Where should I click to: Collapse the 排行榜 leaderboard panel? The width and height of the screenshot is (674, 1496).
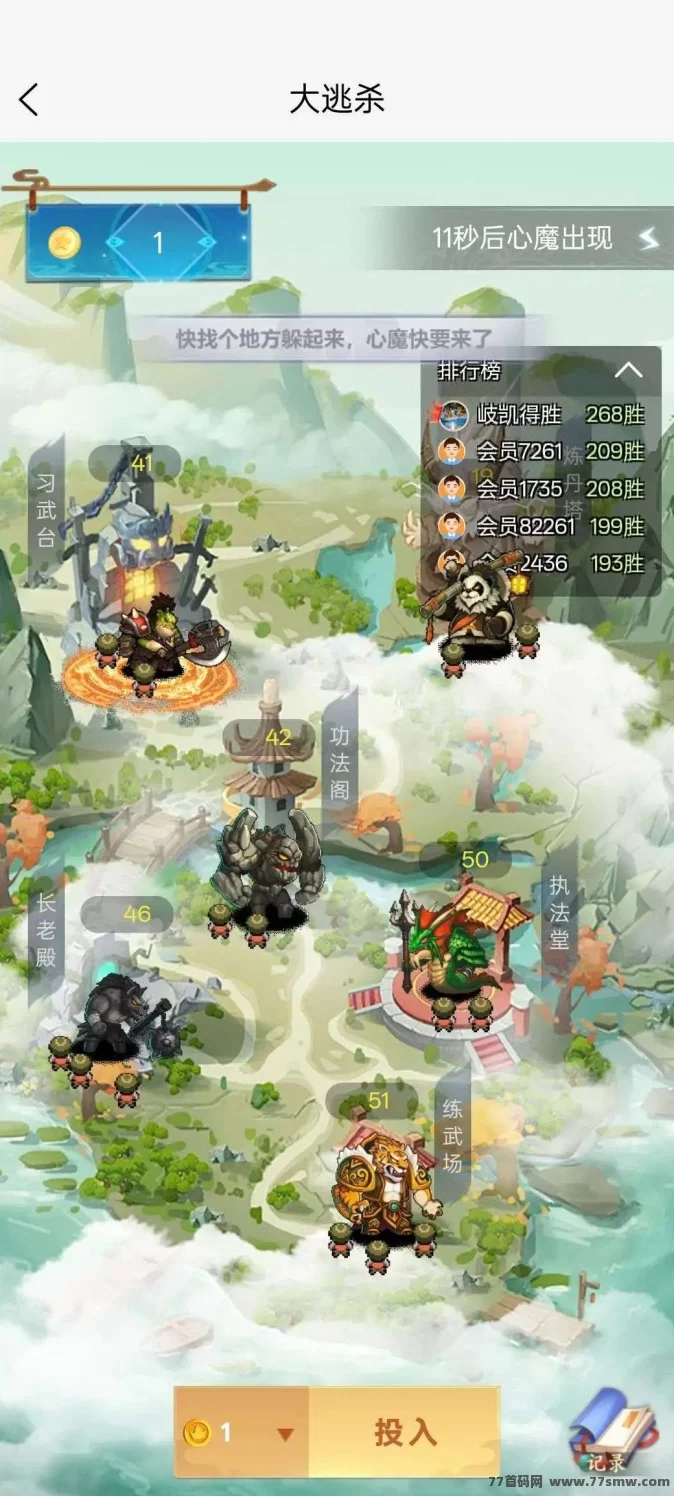(x=628, y=370)
